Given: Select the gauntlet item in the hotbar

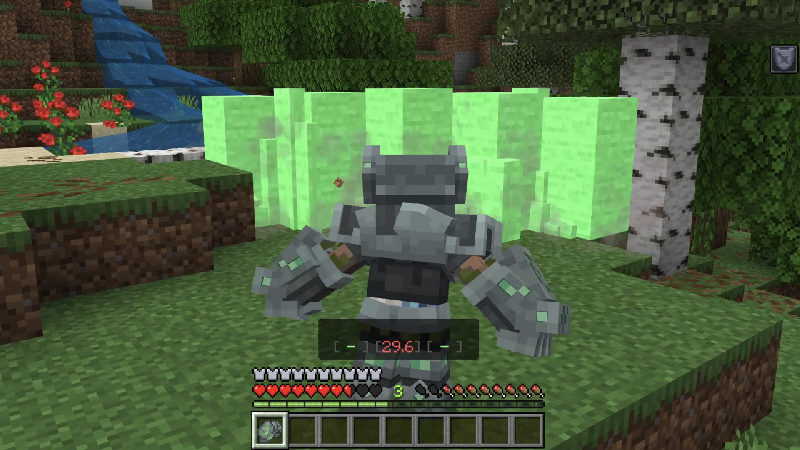Looking at the screenshot, I should [270, 430].
